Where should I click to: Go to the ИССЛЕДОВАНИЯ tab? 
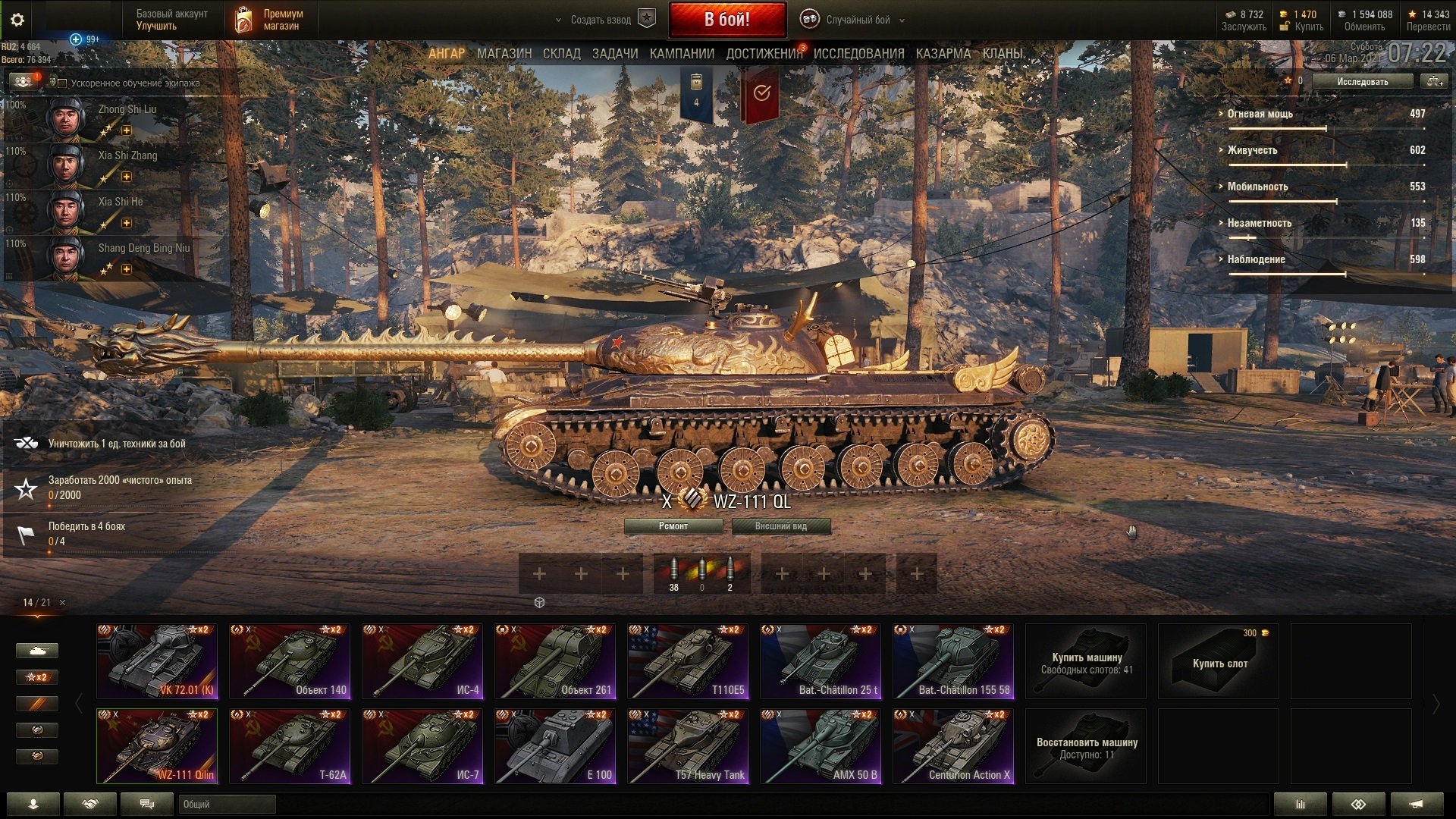point(858,54)
